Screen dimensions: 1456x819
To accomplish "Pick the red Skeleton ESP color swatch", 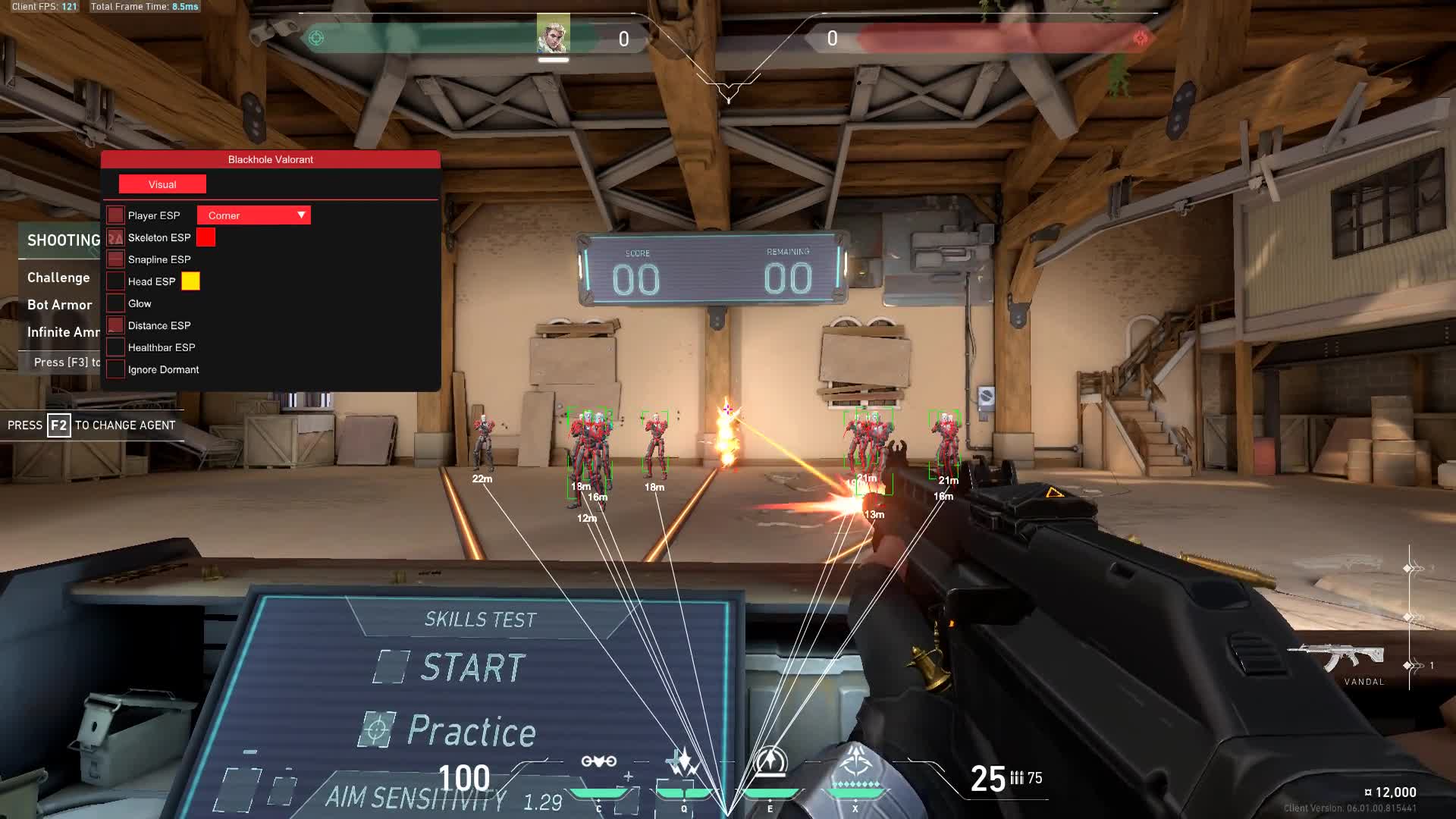I will [206, 237].
